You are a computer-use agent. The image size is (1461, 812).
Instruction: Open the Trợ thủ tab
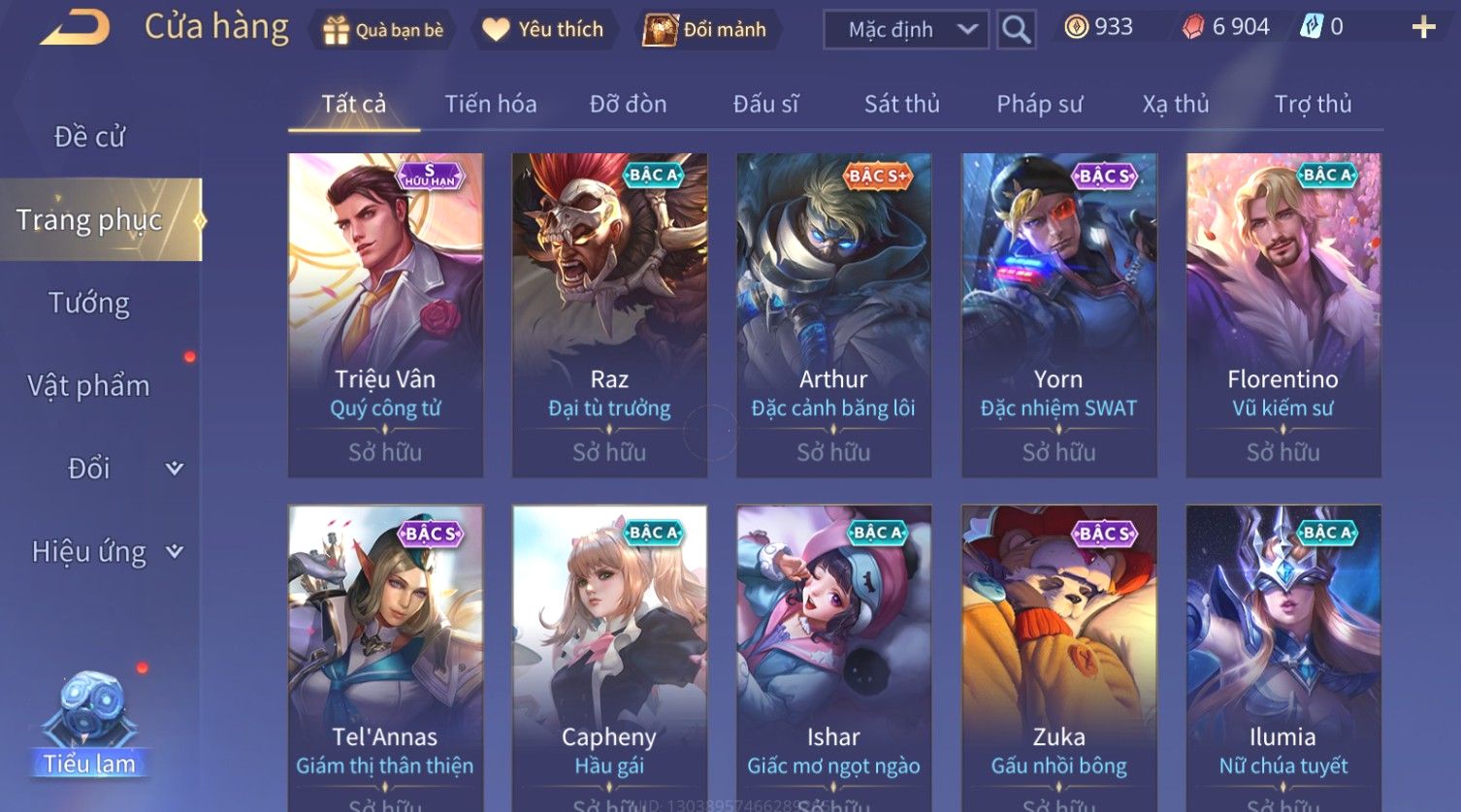pos(1313,104)
